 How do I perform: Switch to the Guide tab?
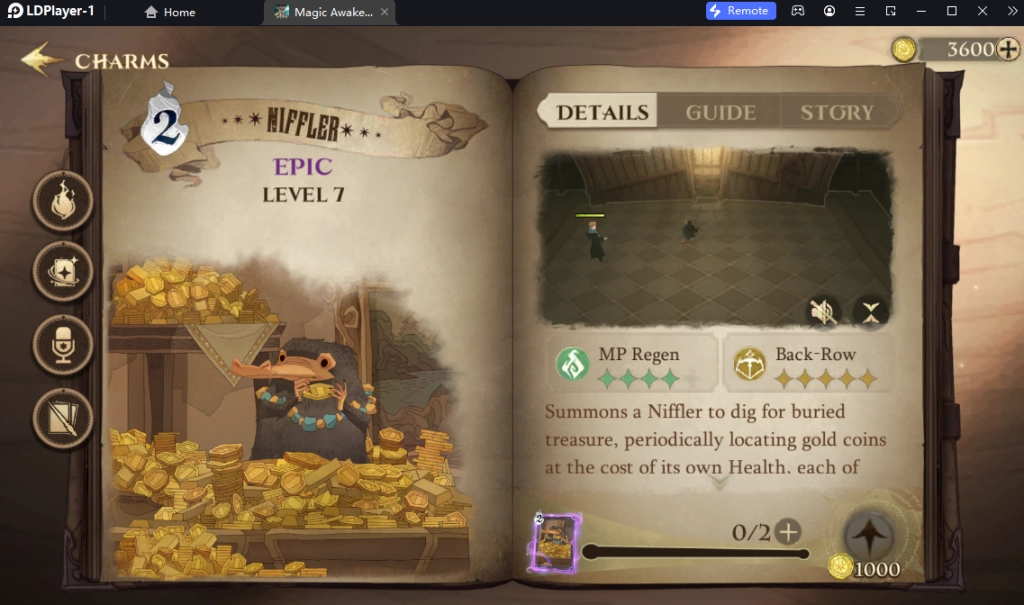720,112
